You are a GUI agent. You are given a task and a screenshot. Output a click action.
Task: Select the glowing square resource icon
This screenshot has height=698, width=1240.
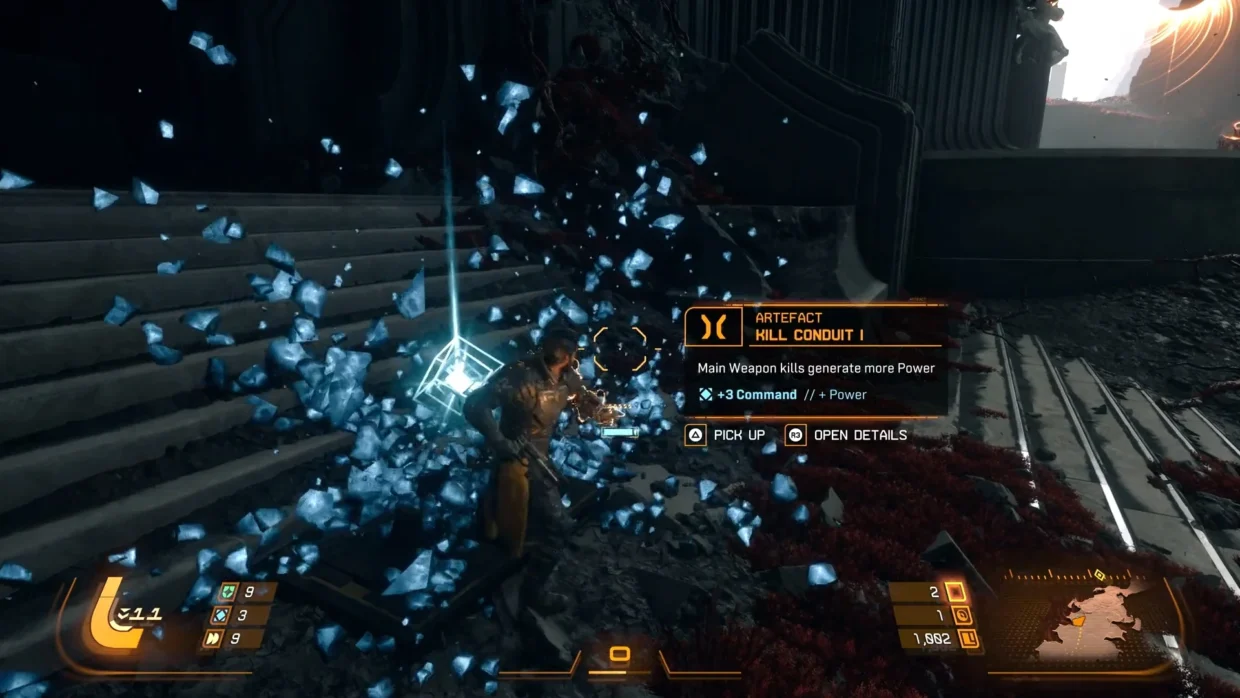coord(955,592)
